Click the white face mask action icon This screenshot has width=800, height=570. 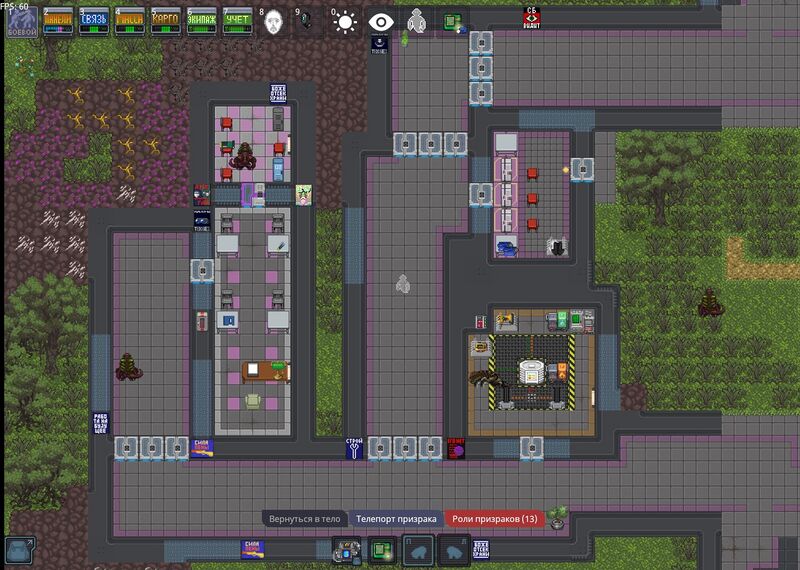(273, 22)
